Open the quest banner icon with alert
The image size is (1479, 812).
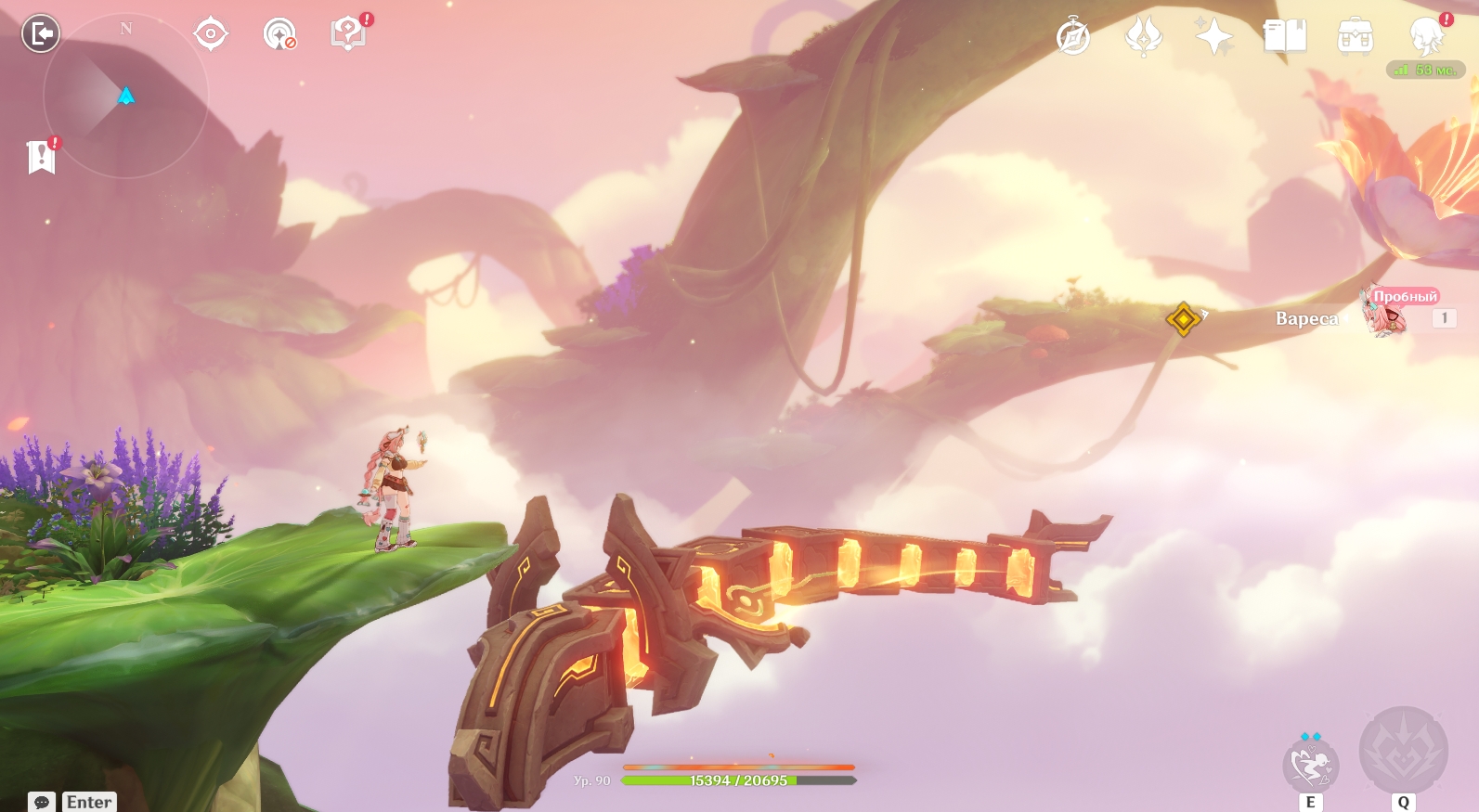[x=42, y=157]
